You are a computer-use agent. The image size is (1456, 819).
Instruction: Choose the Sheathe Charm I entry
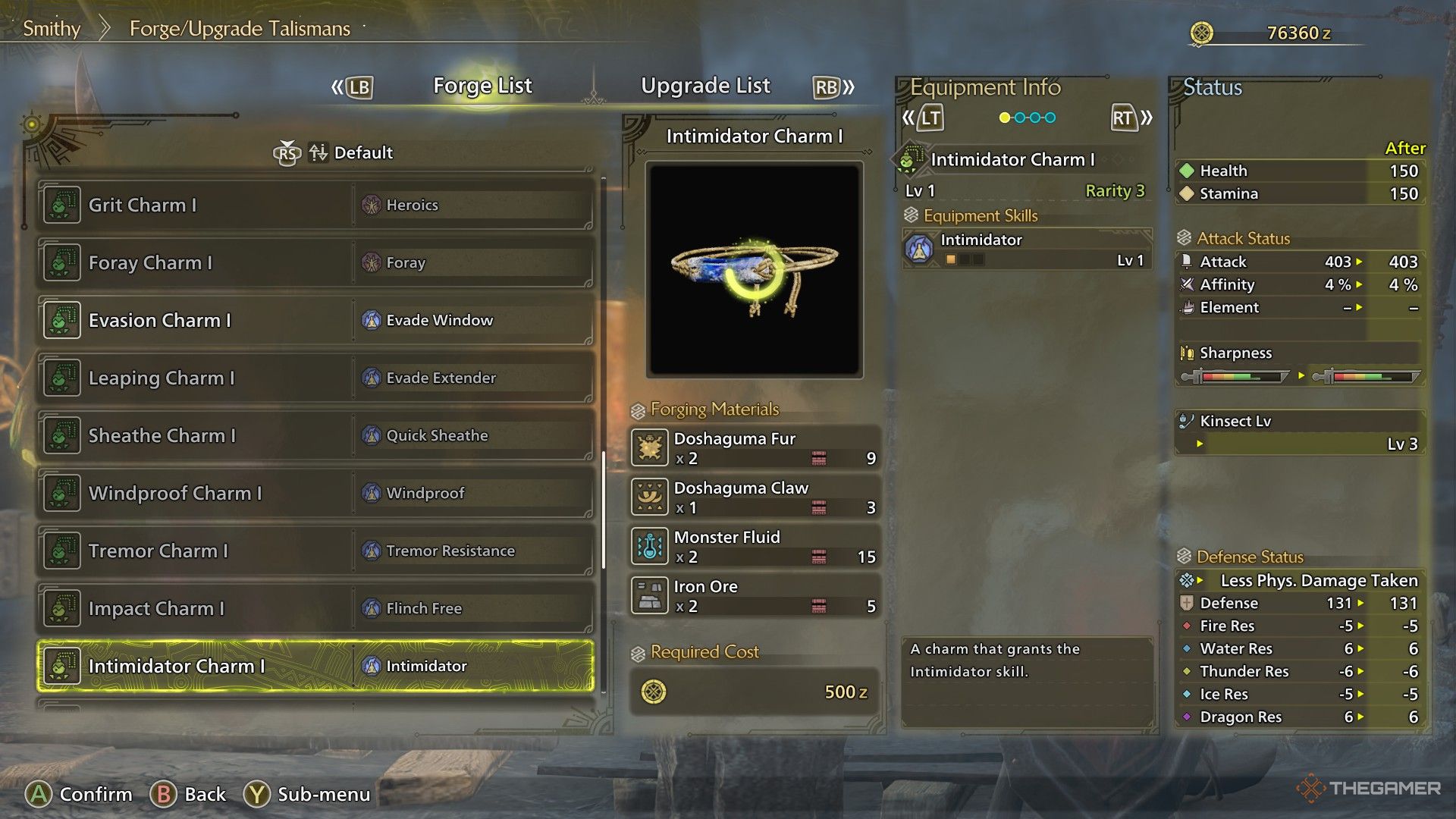click(x=315, y=435)
